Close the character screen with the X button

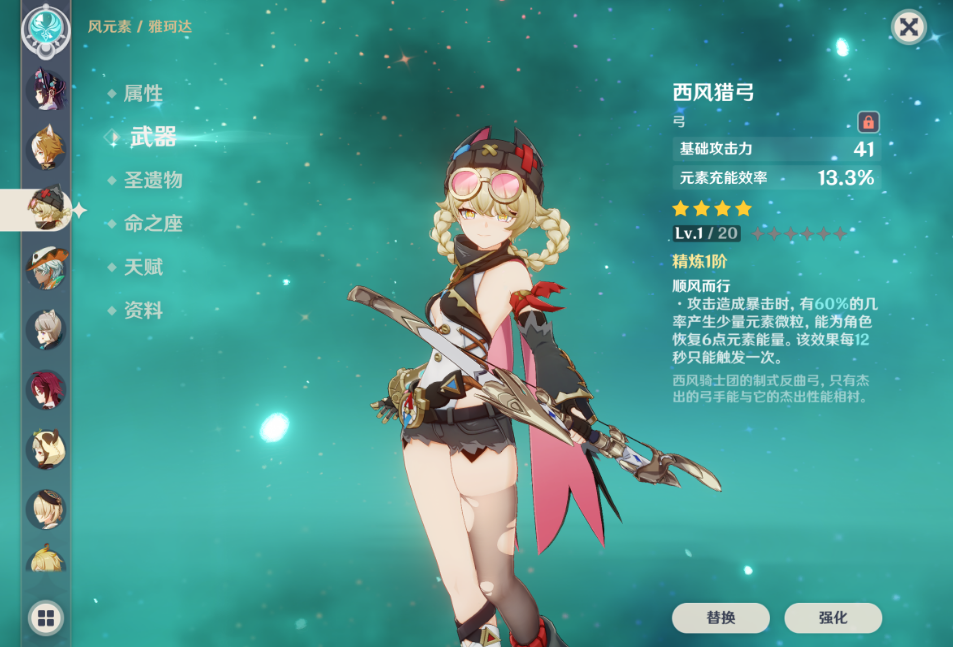tap(908, 27)
